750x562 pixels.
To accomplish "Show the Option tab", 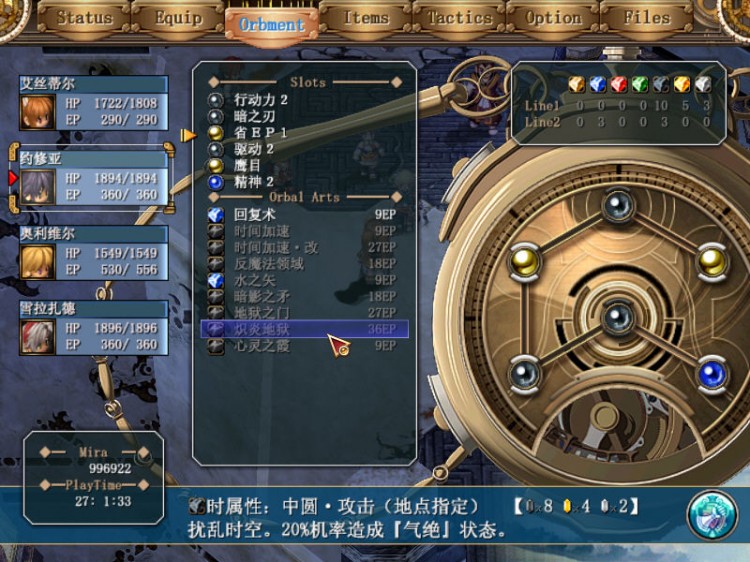I will pos(553,18).
